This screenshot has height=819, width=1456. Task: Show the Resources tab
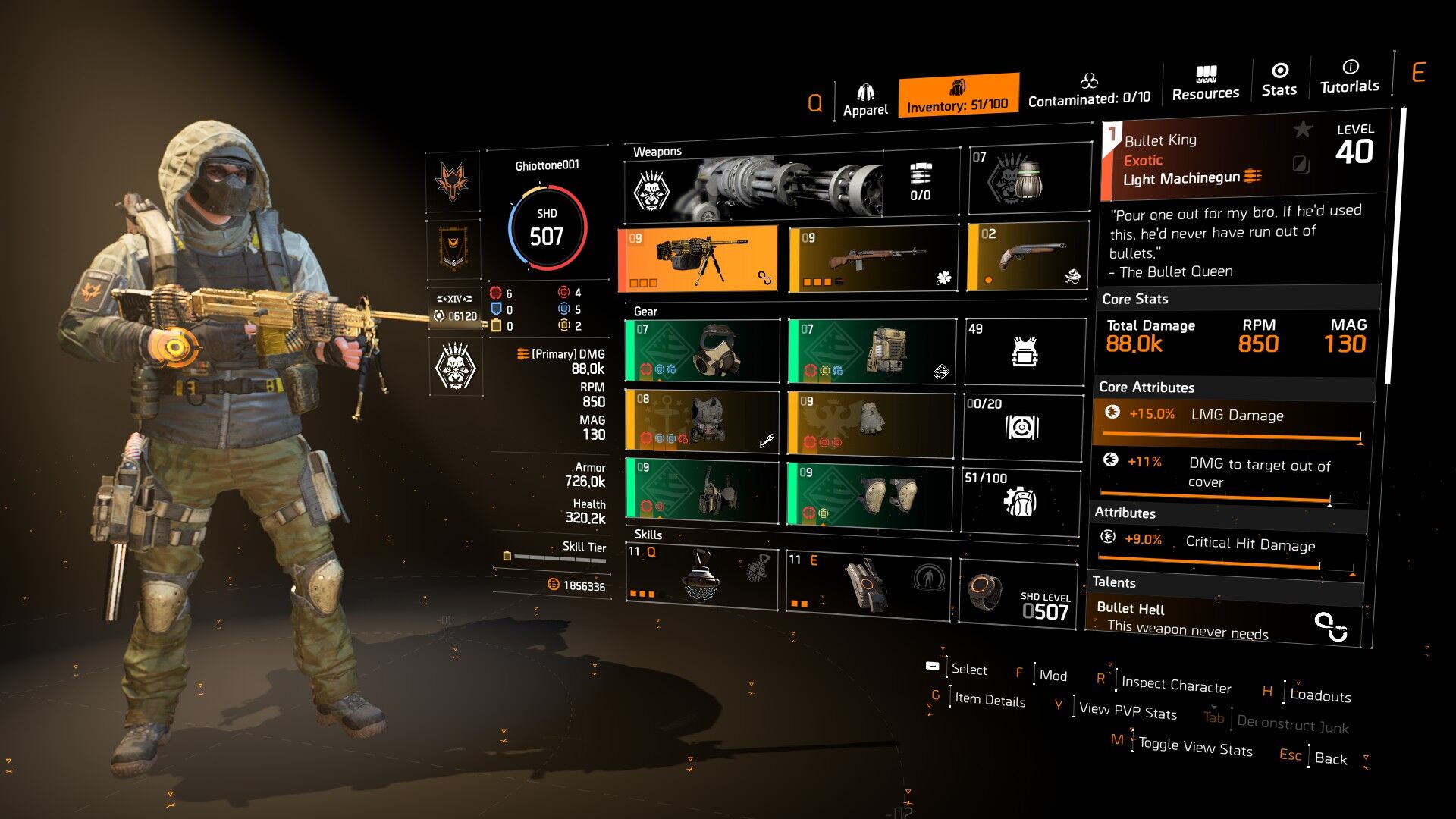(x=1205, y=83)
